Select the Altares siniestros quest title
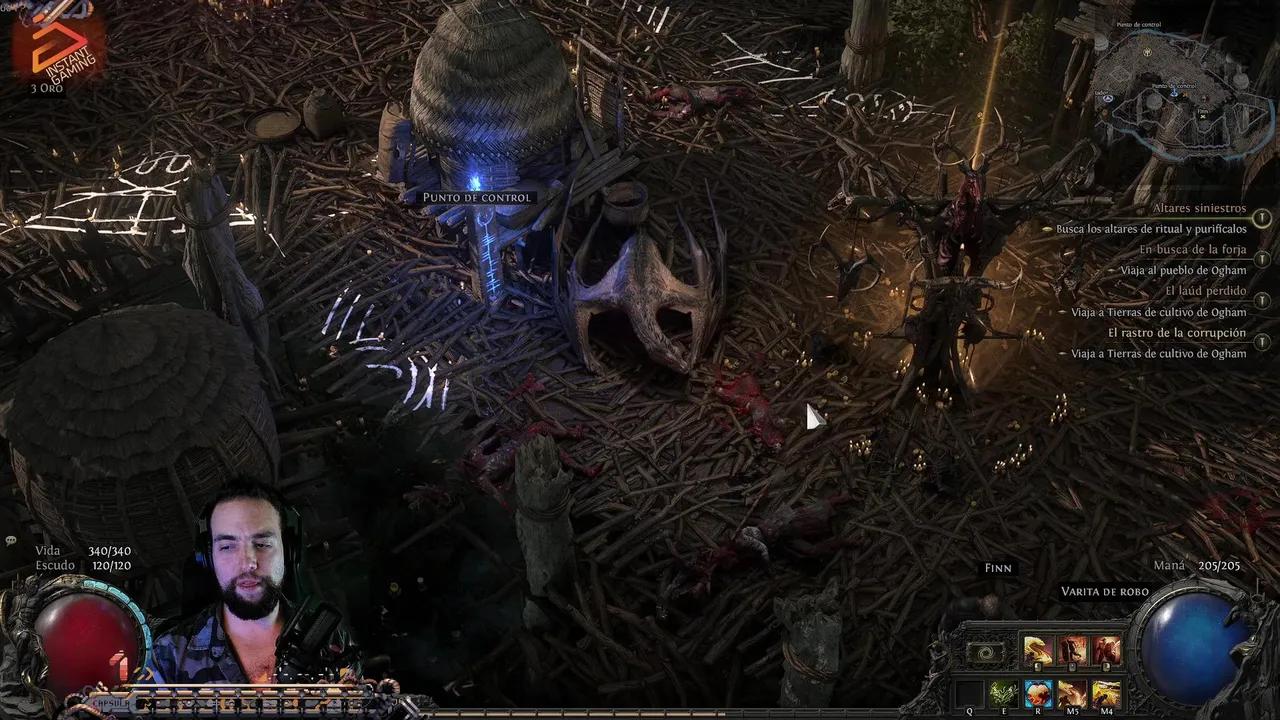 (1199, 208)
